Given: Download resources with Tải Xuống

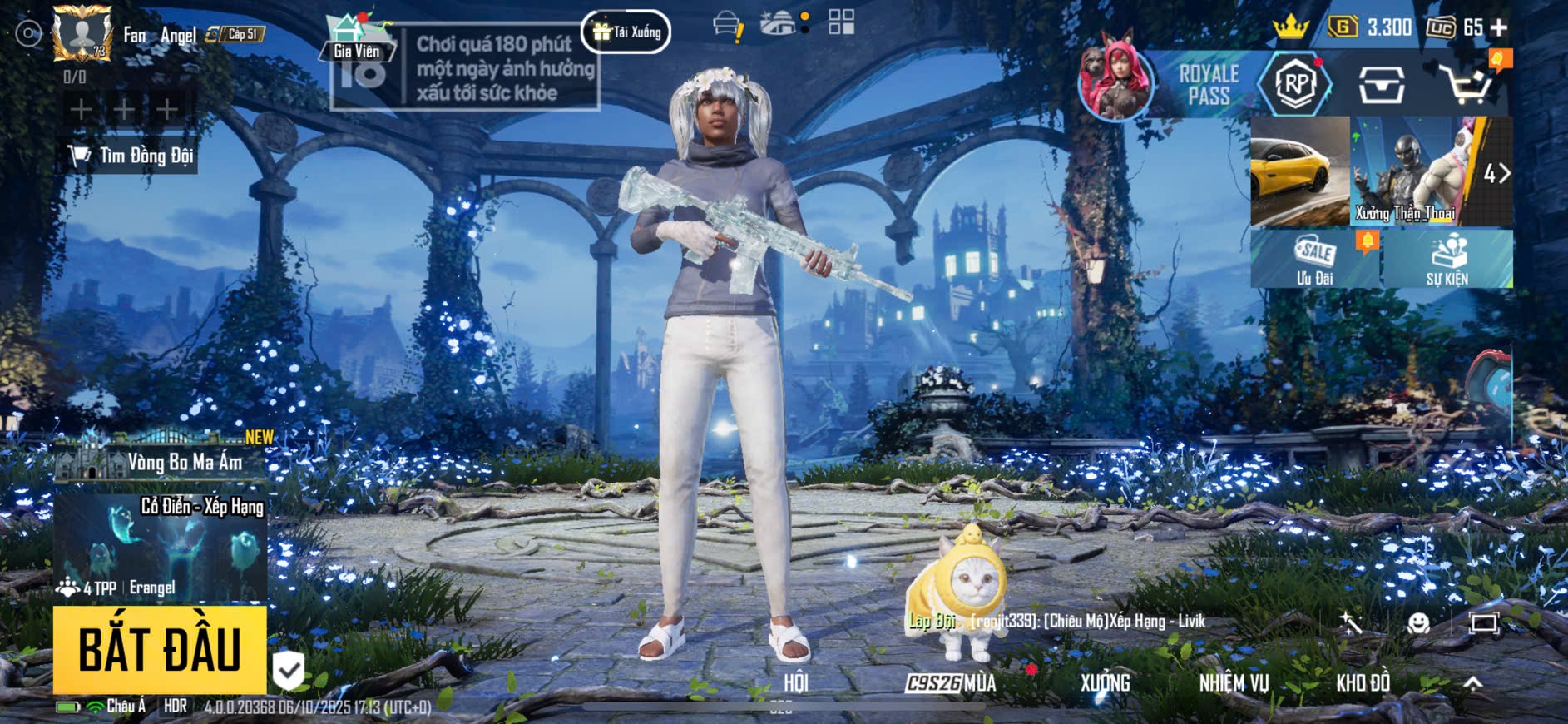Looking at the screenshot, I should coord(626,32).
